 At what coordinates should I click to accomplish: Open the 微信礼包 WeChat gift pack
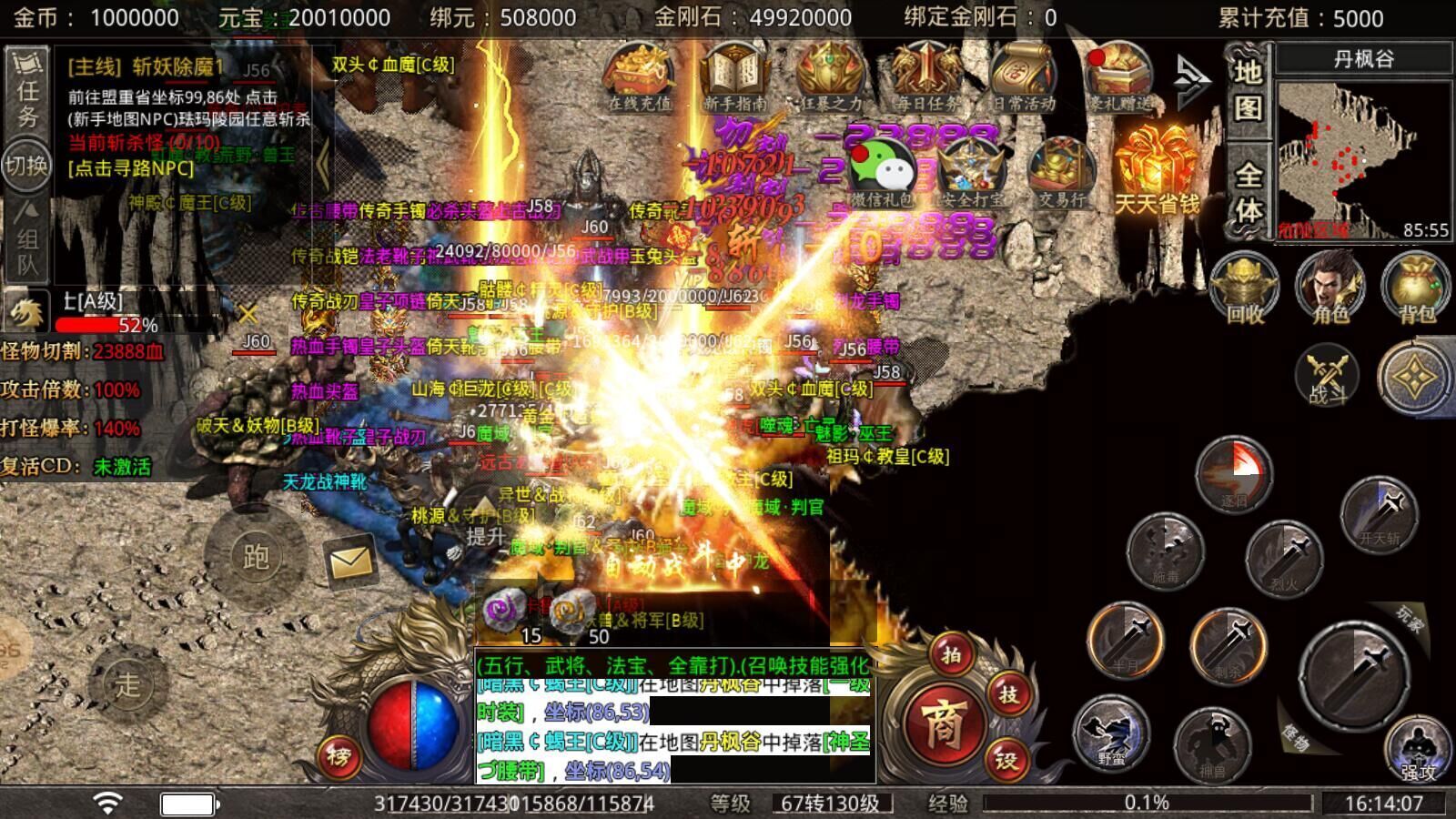(881, 173)
